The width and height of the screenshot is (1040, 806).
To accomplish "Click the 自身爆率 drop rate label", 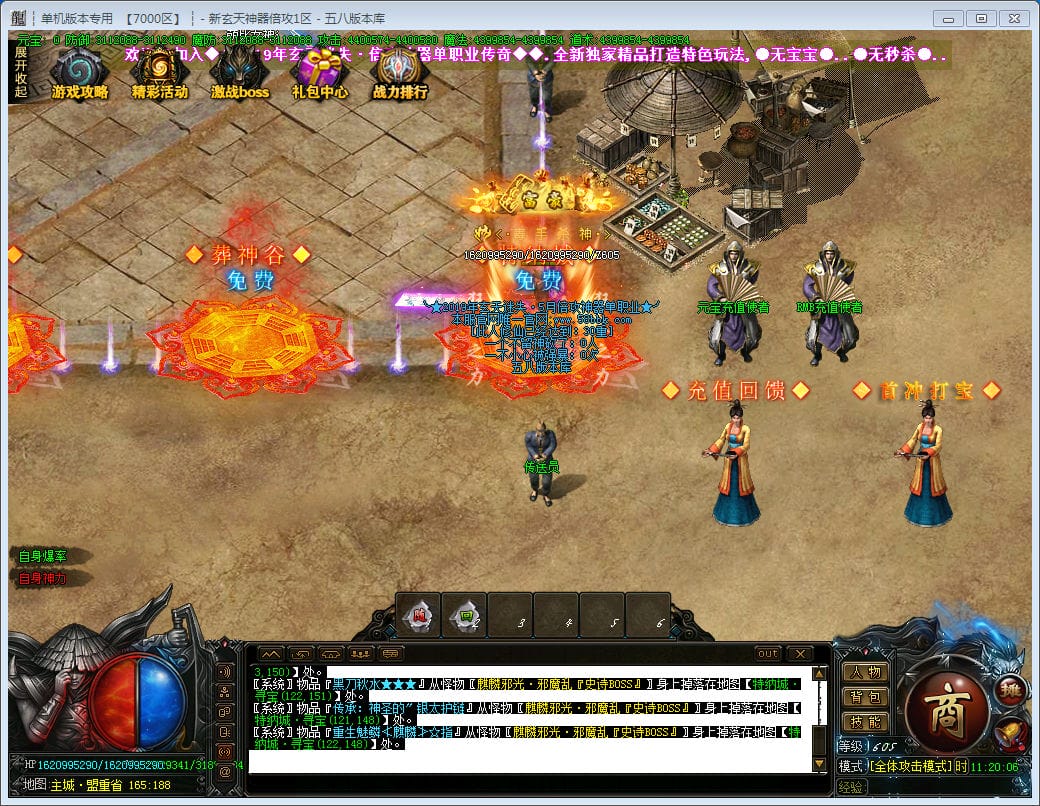I will click(43, 556).
